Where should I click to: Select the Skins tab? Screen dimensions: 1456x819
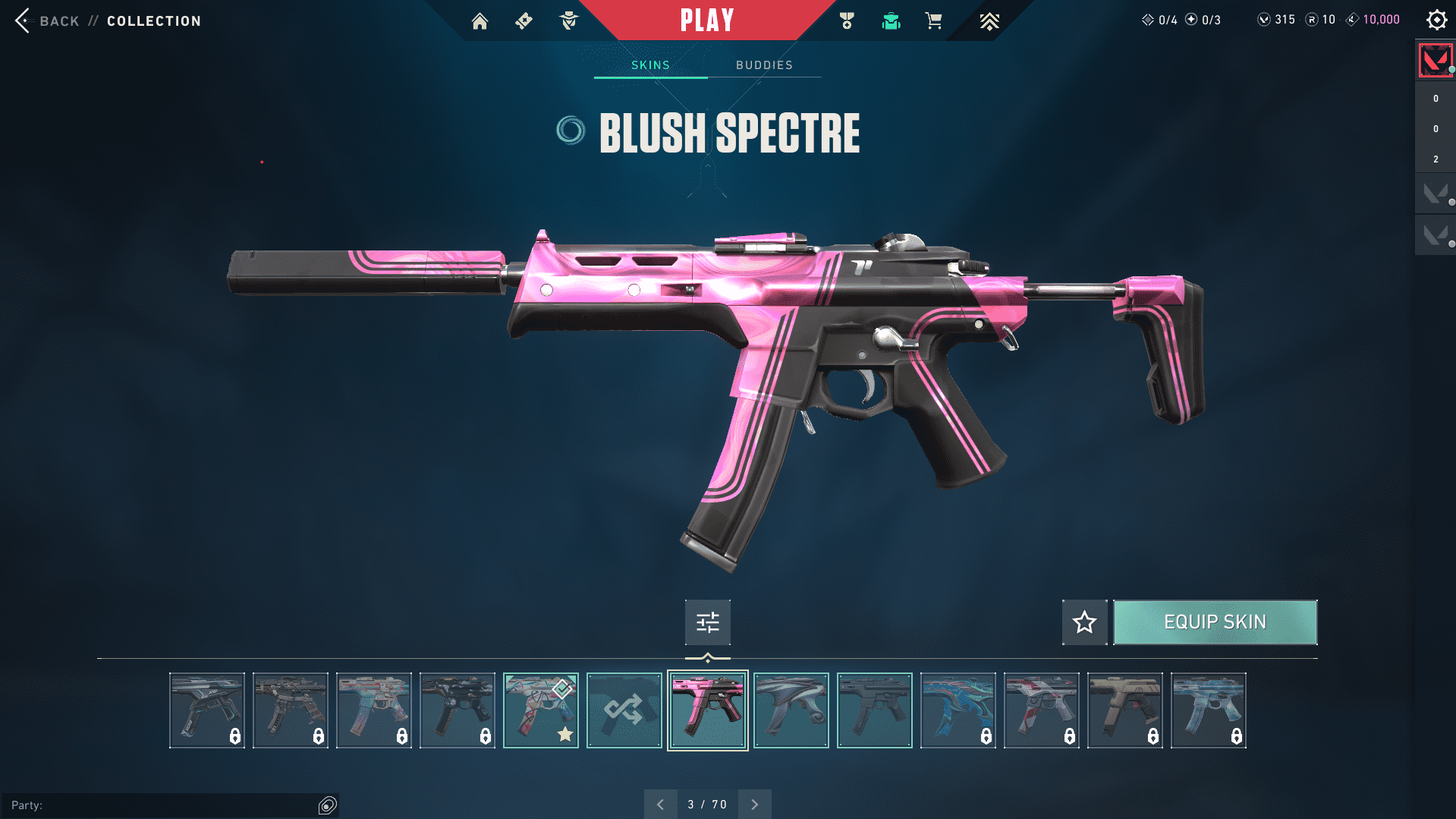(x=650, y=65)
